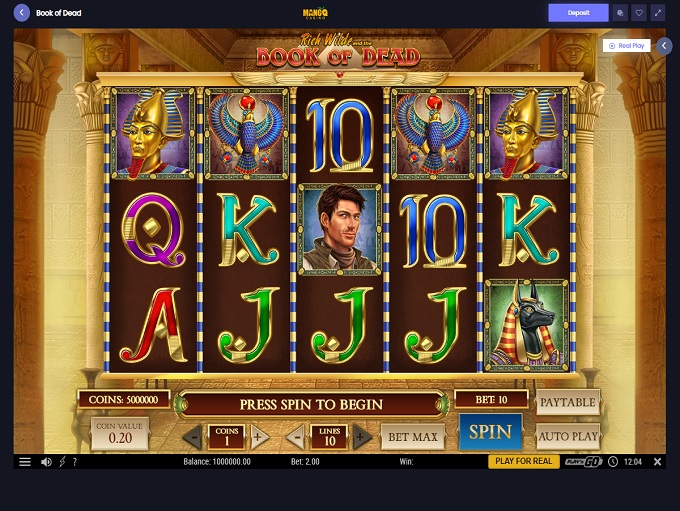The image size is (680, 511).
Task: Decrease the number of lines
Action: click(296, 437)
